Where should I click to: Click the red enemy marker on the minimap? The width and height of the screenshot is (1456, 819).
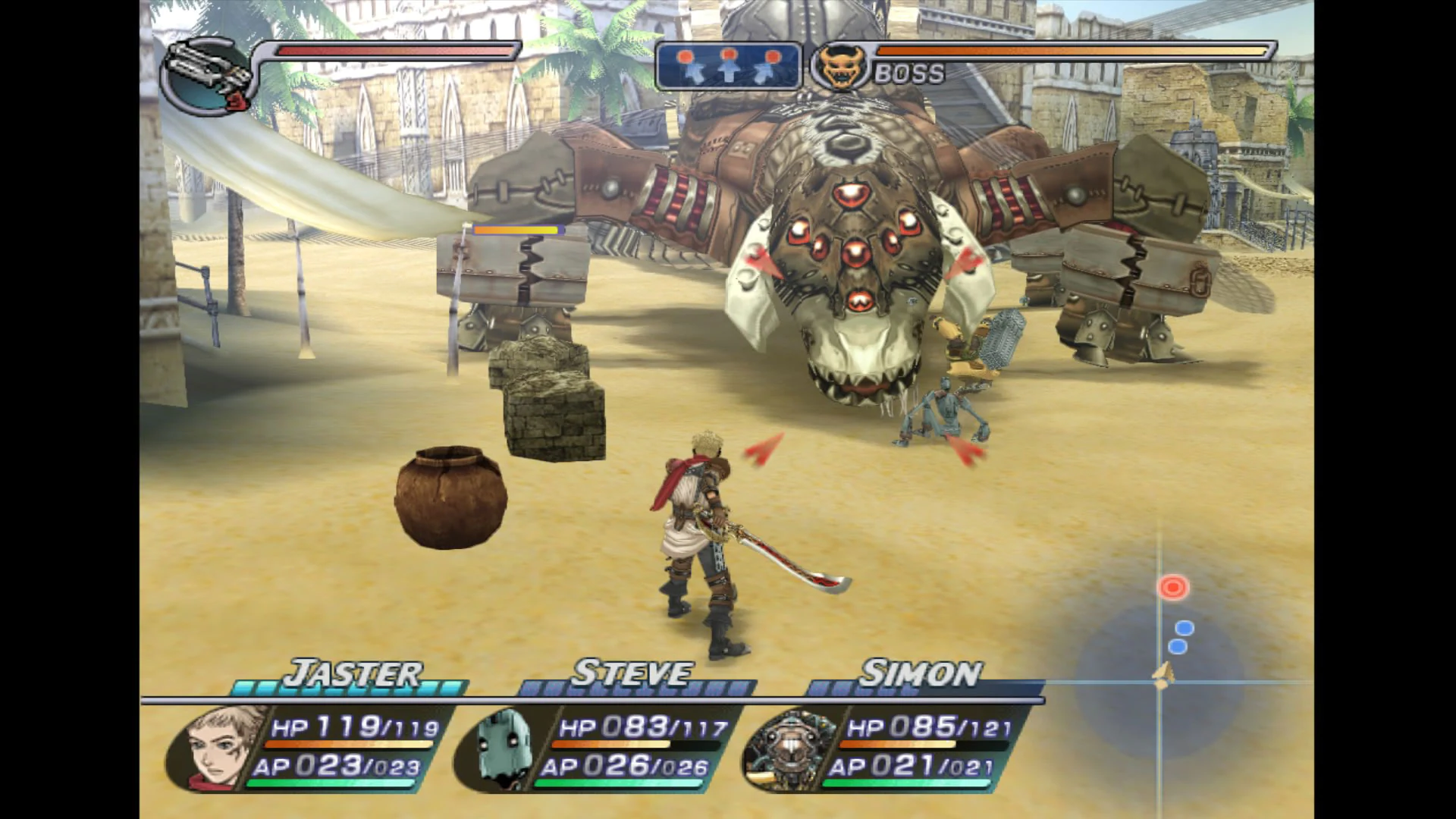coord(1172,587)
